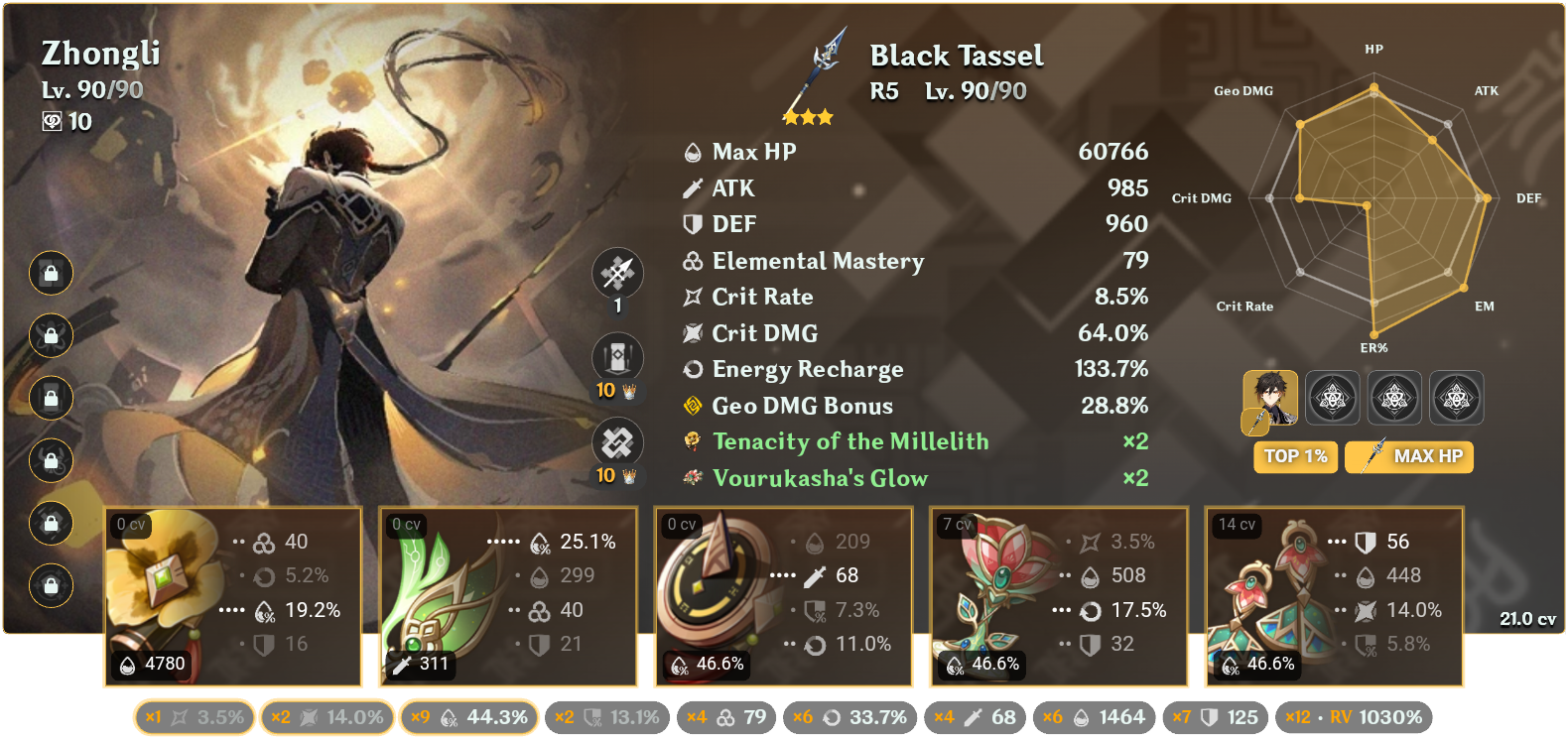The width and height of the screenshot is (1568, 741).
Task: Click the Normal Attack talent icon
Action: coord(617,273)
